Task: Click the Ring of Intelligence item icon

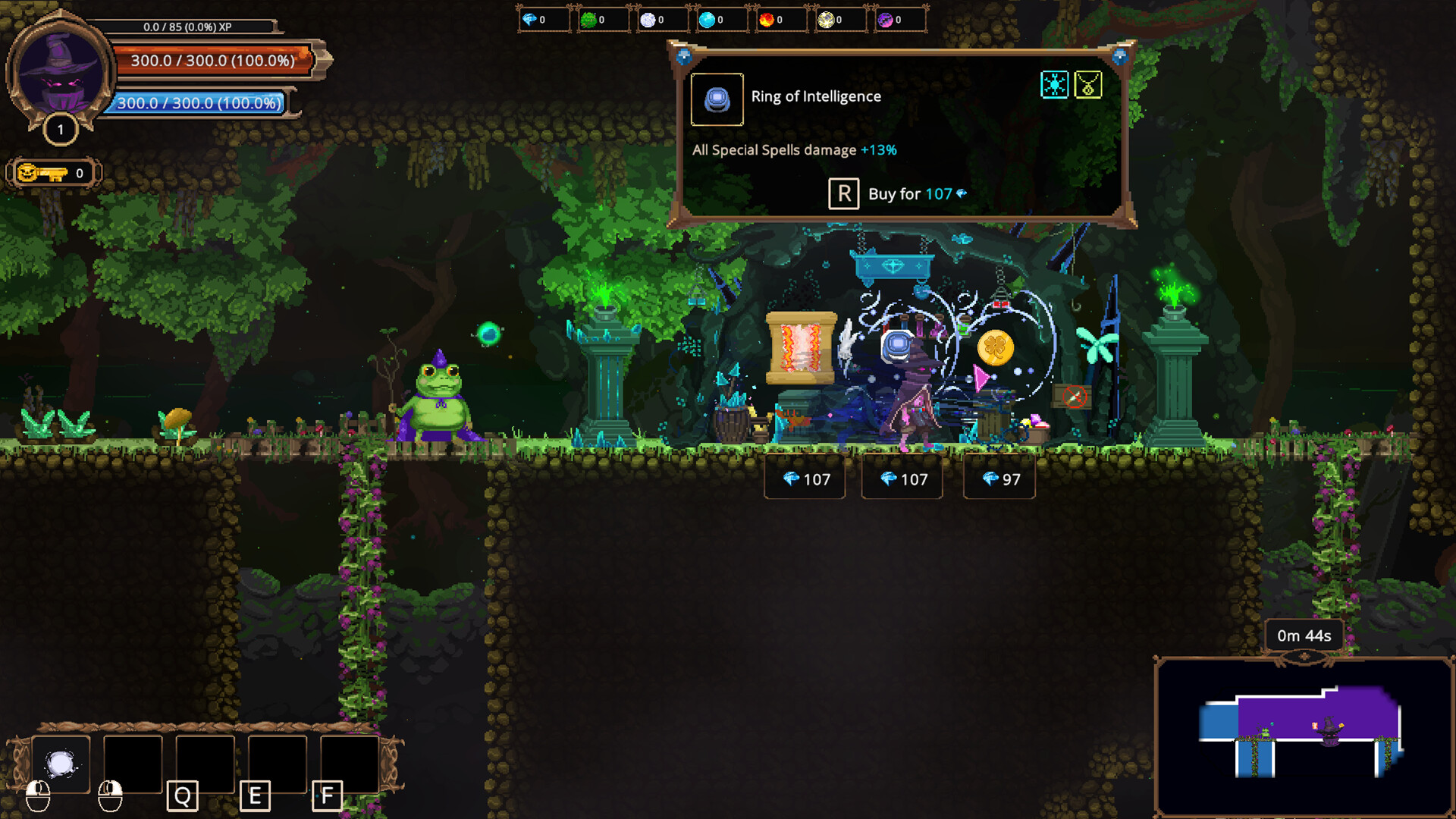Action: pos(717,99)
